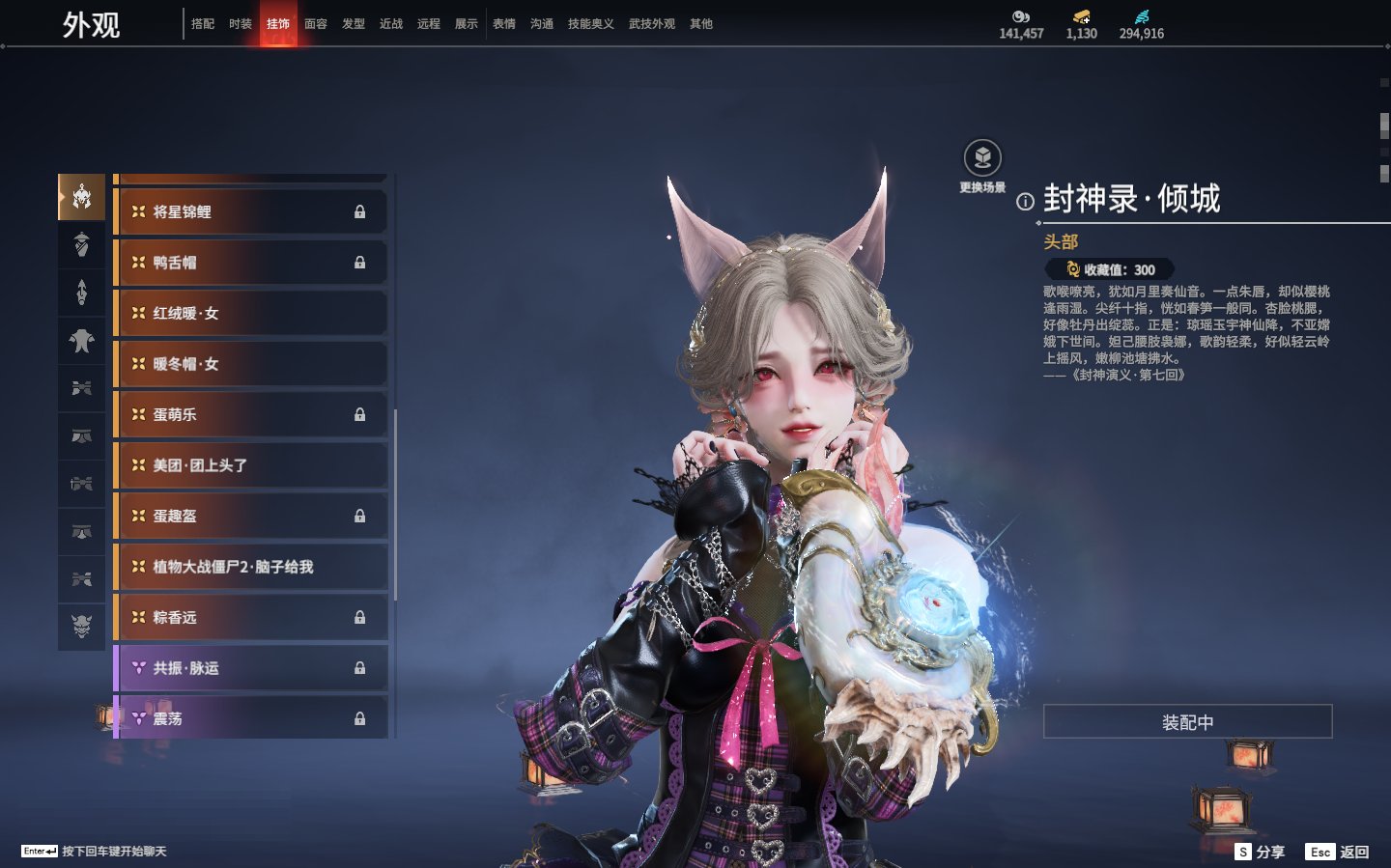This screenshot has width=1391, height=868.
Task: Select 植物大战僵尸2·脑子给我 accessory
Action: 251,567
